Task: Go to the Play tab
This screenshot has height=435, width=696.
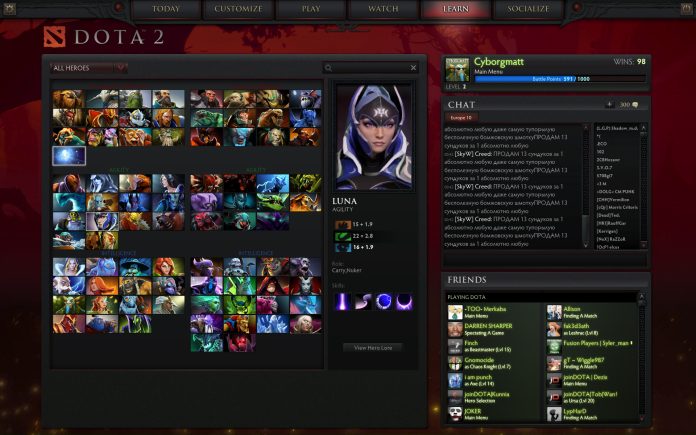Action: coord(311,9)
